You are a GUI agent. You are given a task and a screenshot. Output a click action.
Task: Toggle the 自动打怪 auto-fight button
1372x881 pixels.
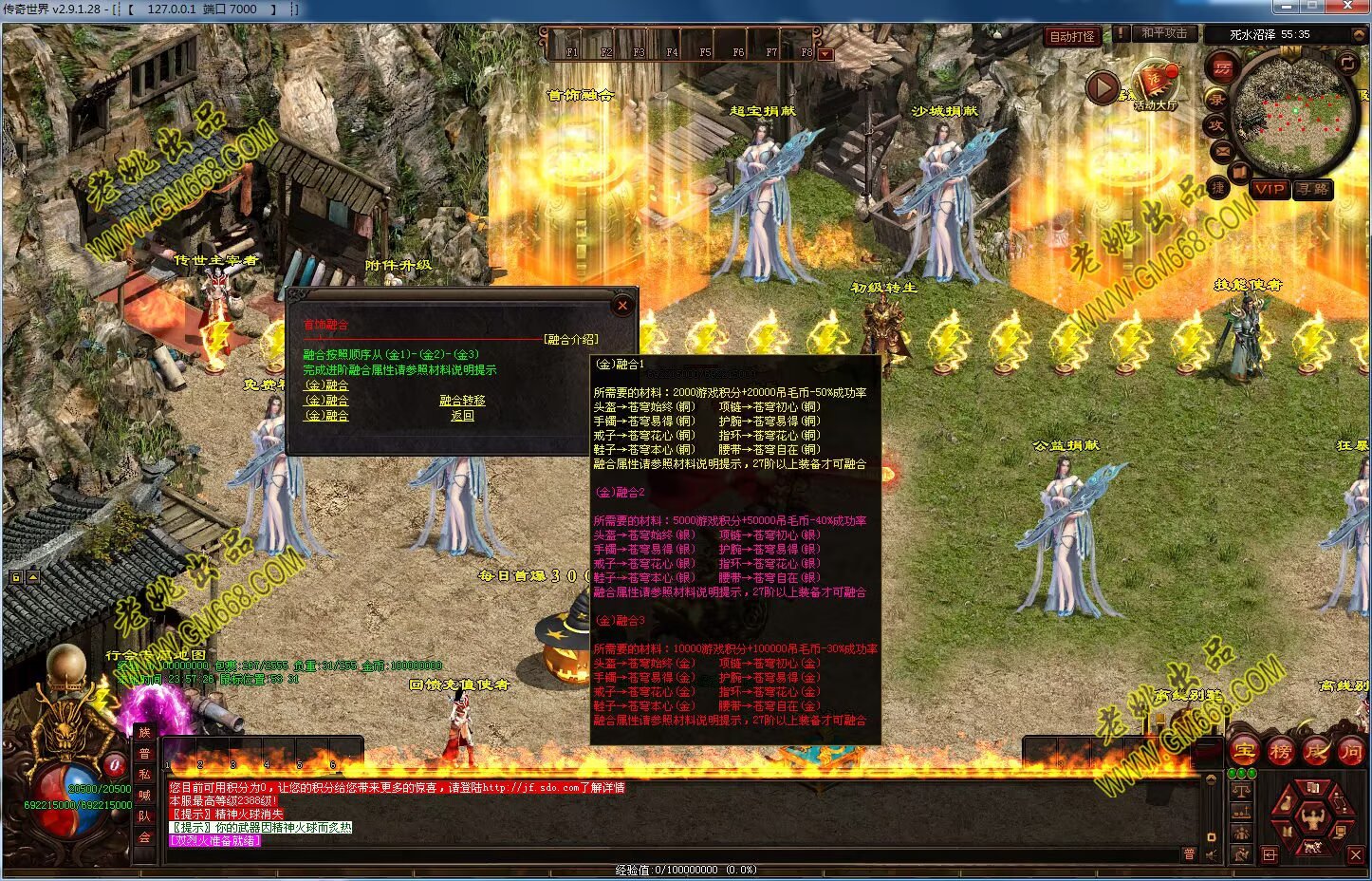click(1072, 36)
